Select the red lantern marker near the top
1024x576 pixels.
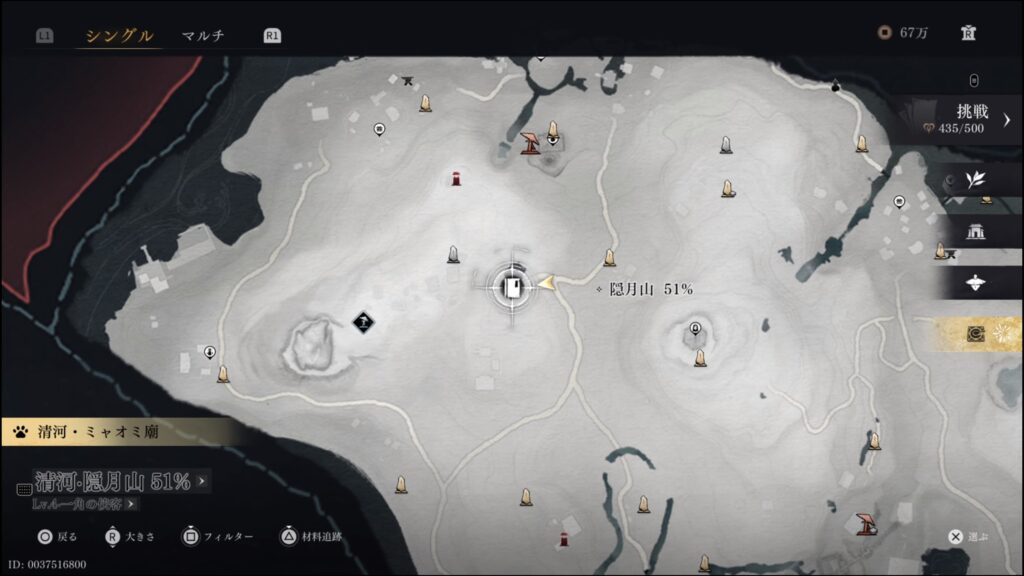click(x=455, y=180)
